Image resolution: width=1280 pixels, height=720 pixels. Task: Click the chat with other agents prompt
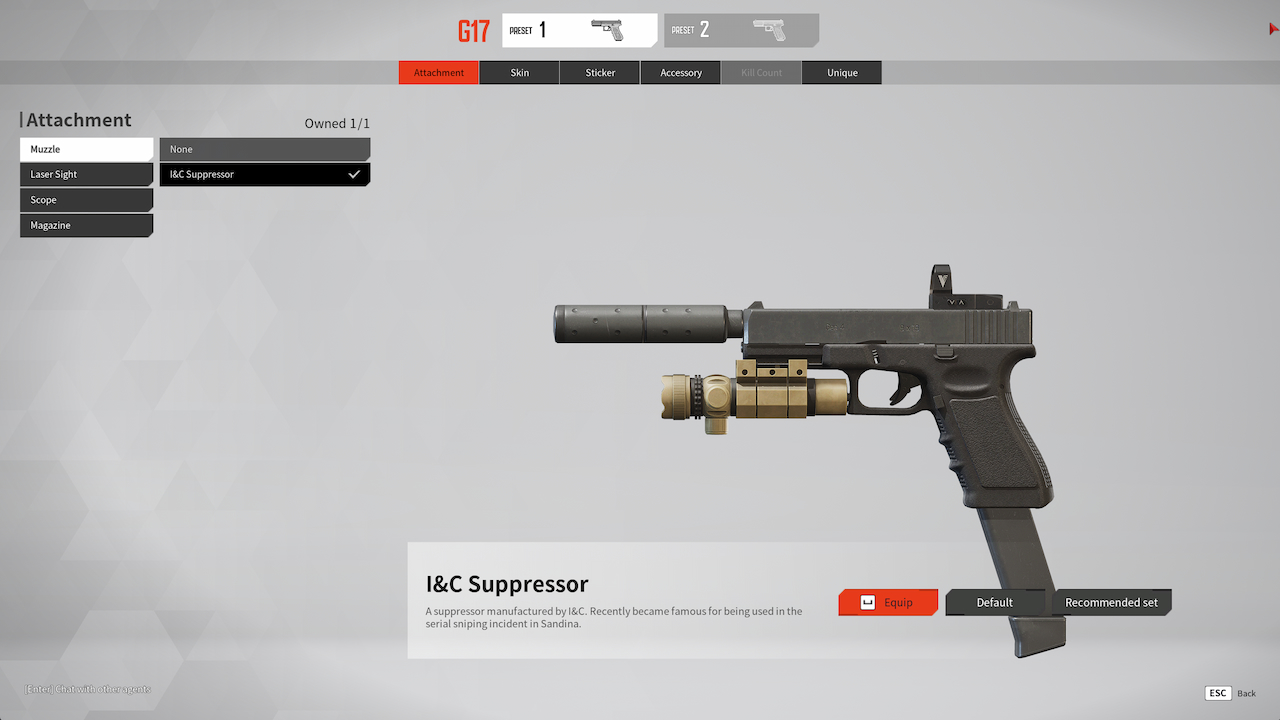tap(88, 689)
